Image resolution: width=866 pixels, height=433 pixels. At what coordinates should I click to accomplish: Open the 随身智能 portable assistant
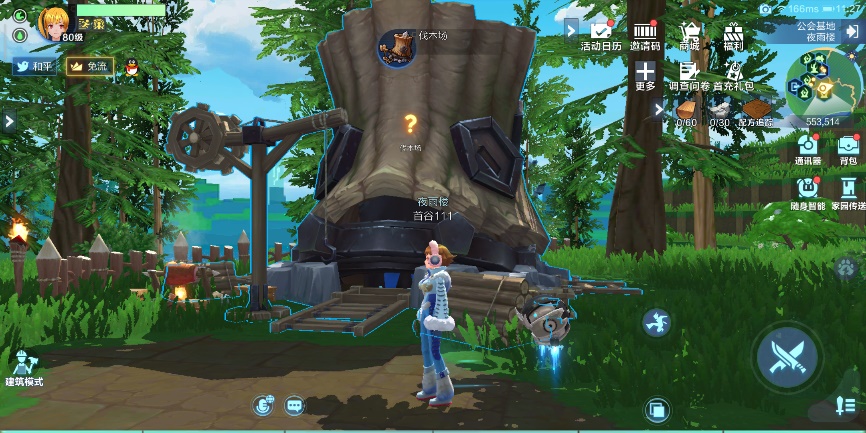[x=808, y=190]
